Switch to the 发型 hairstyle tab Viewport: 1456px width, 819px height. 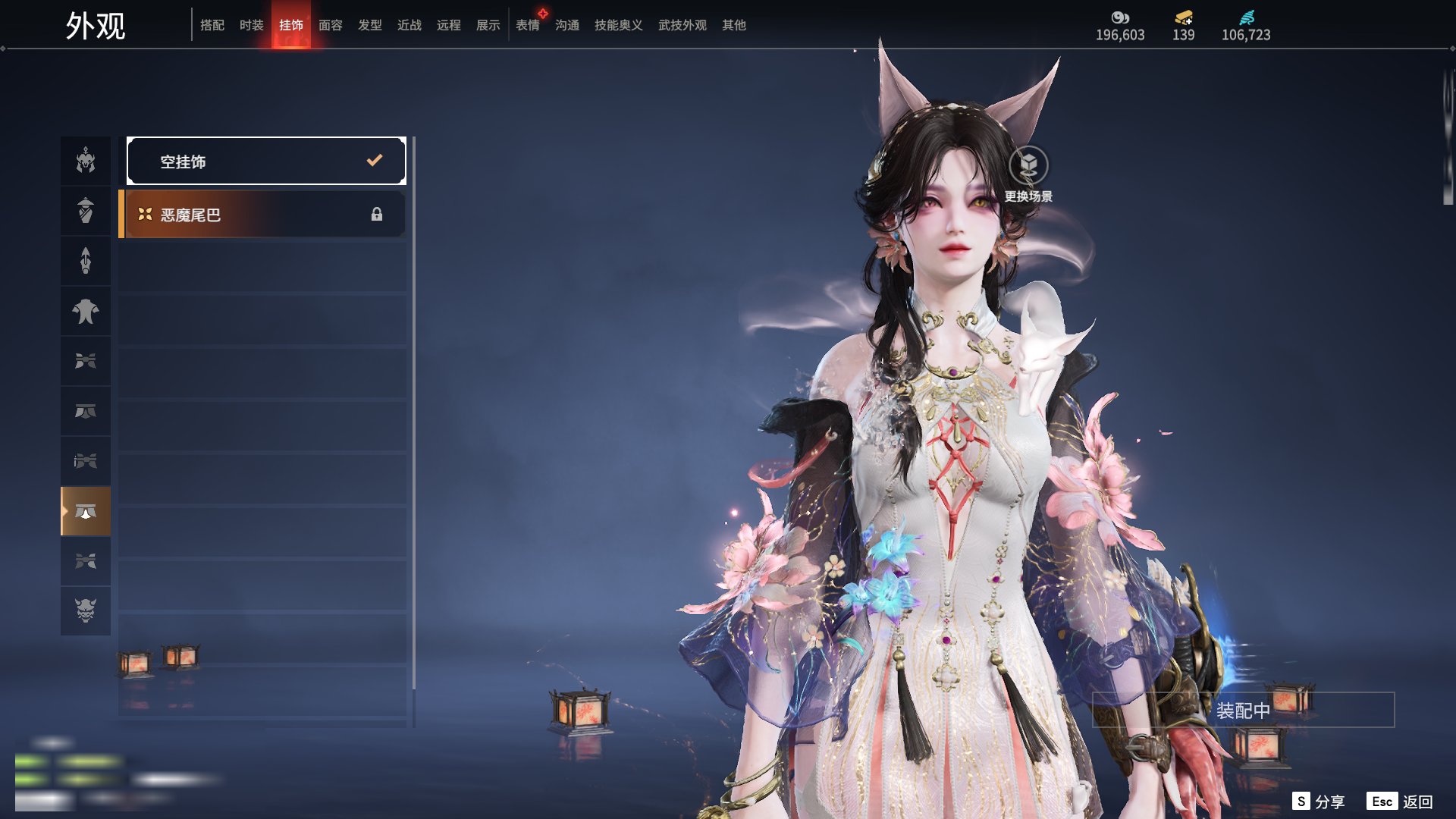coord(370,25)
